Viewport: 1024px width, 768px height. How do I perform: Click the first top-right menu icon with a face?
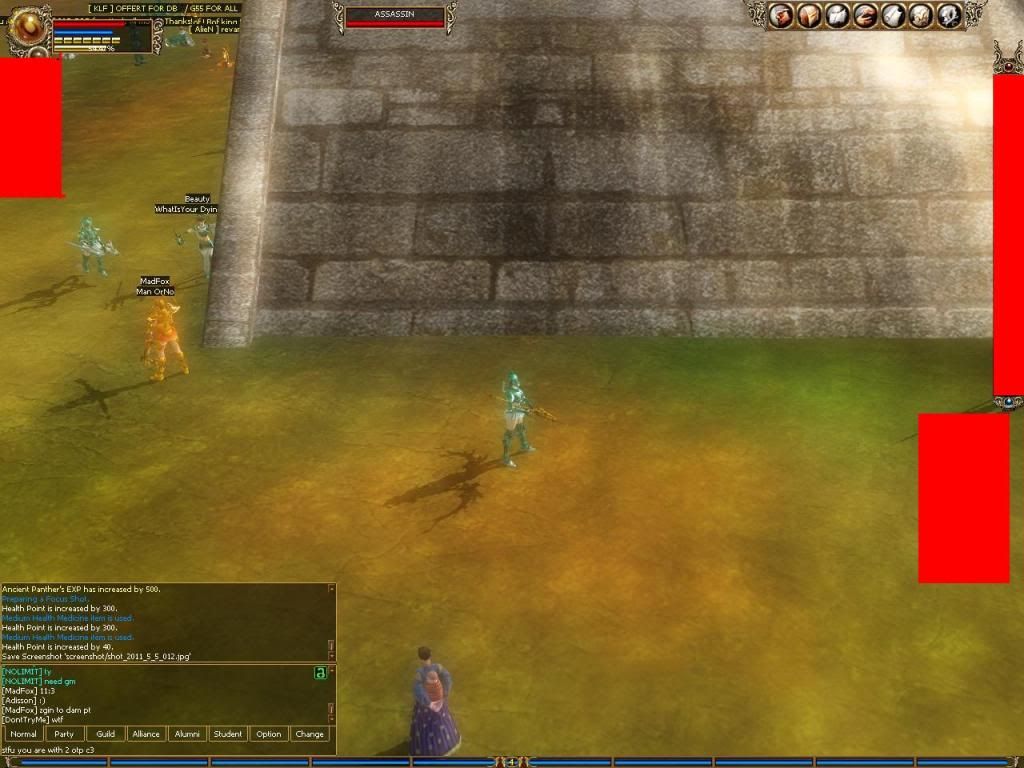[x=781, y=15]
